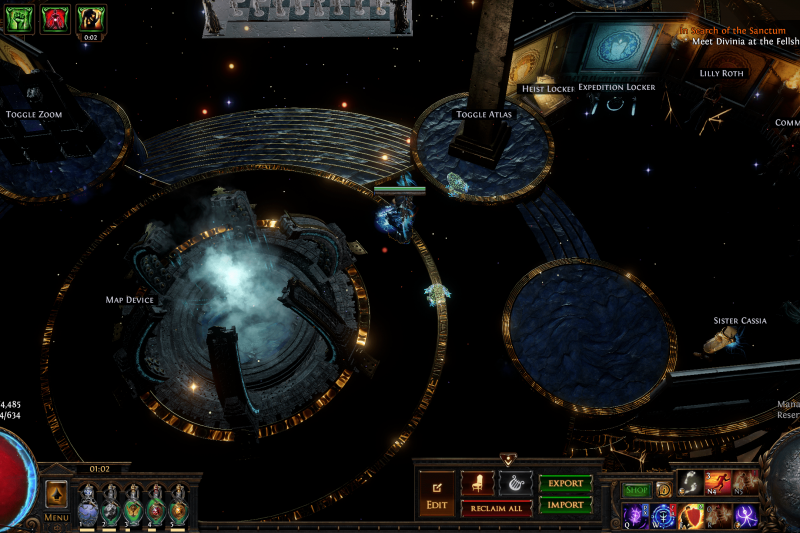Use the grey-emblem flask in slot 2
The height and width of the screenshot is (533, 800).
(111, 506)
